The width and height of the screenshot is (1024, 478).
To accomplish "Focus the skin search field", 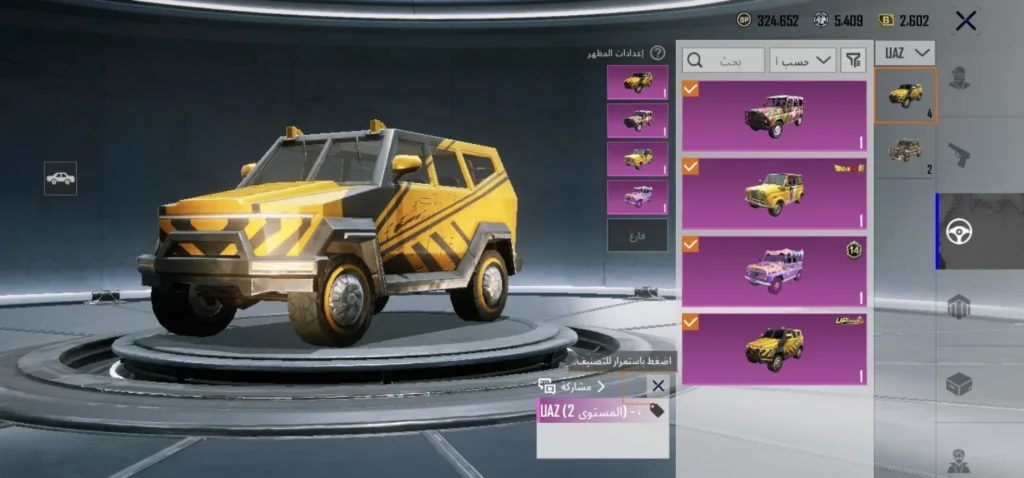I will pos(724,60).
